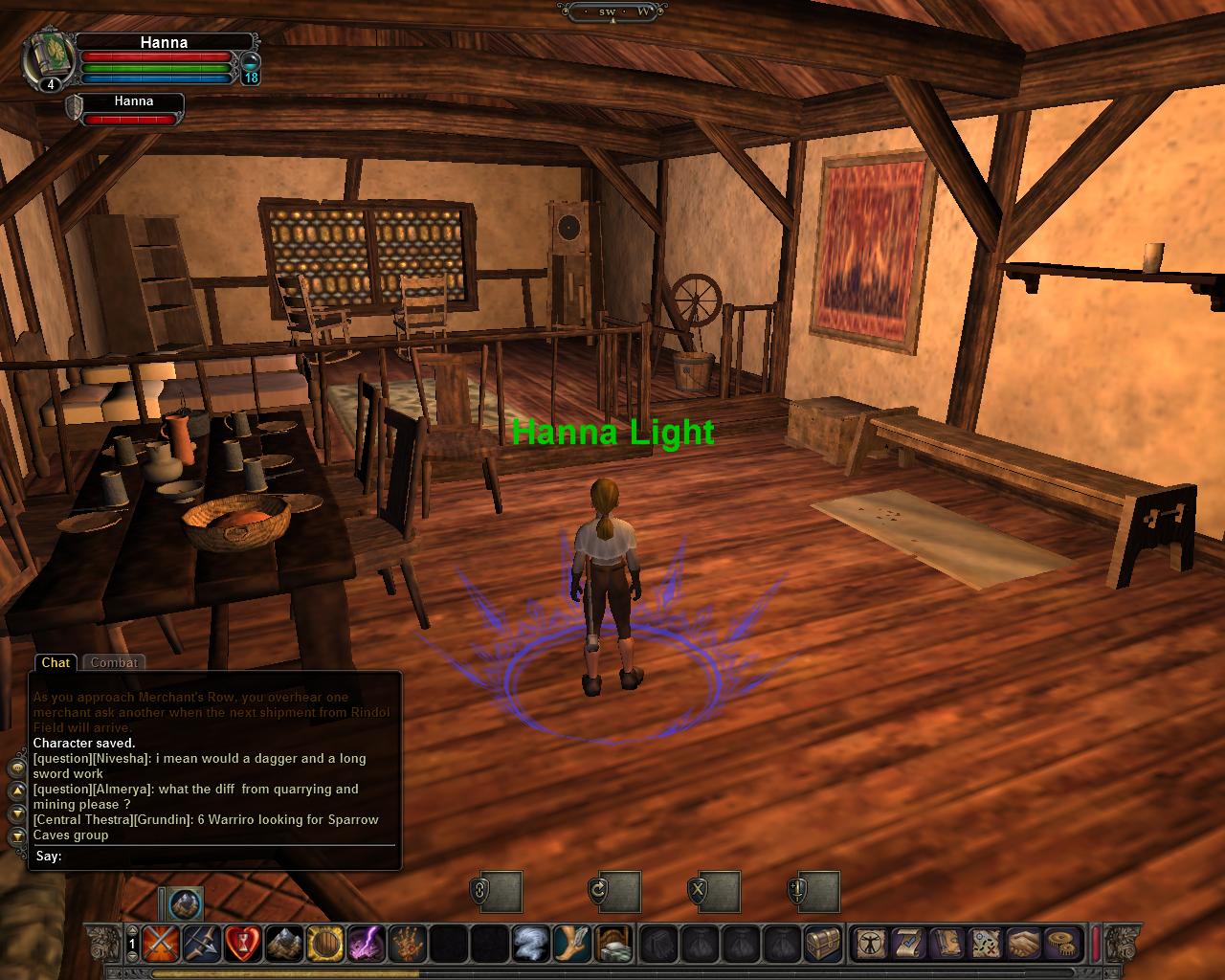Viewport: 1225px width, 980px height.
Task: Click the chat bubble filter toggle
Action: (x=15, y=769)
